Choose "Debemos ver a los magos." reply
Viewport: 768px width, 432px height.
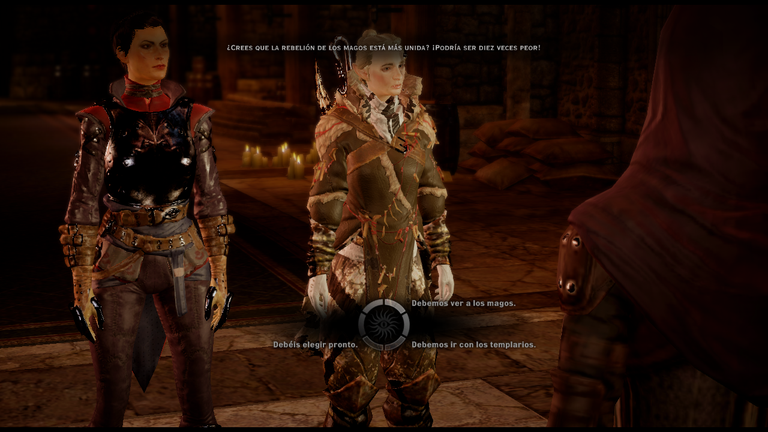click(x=463, y=303)
